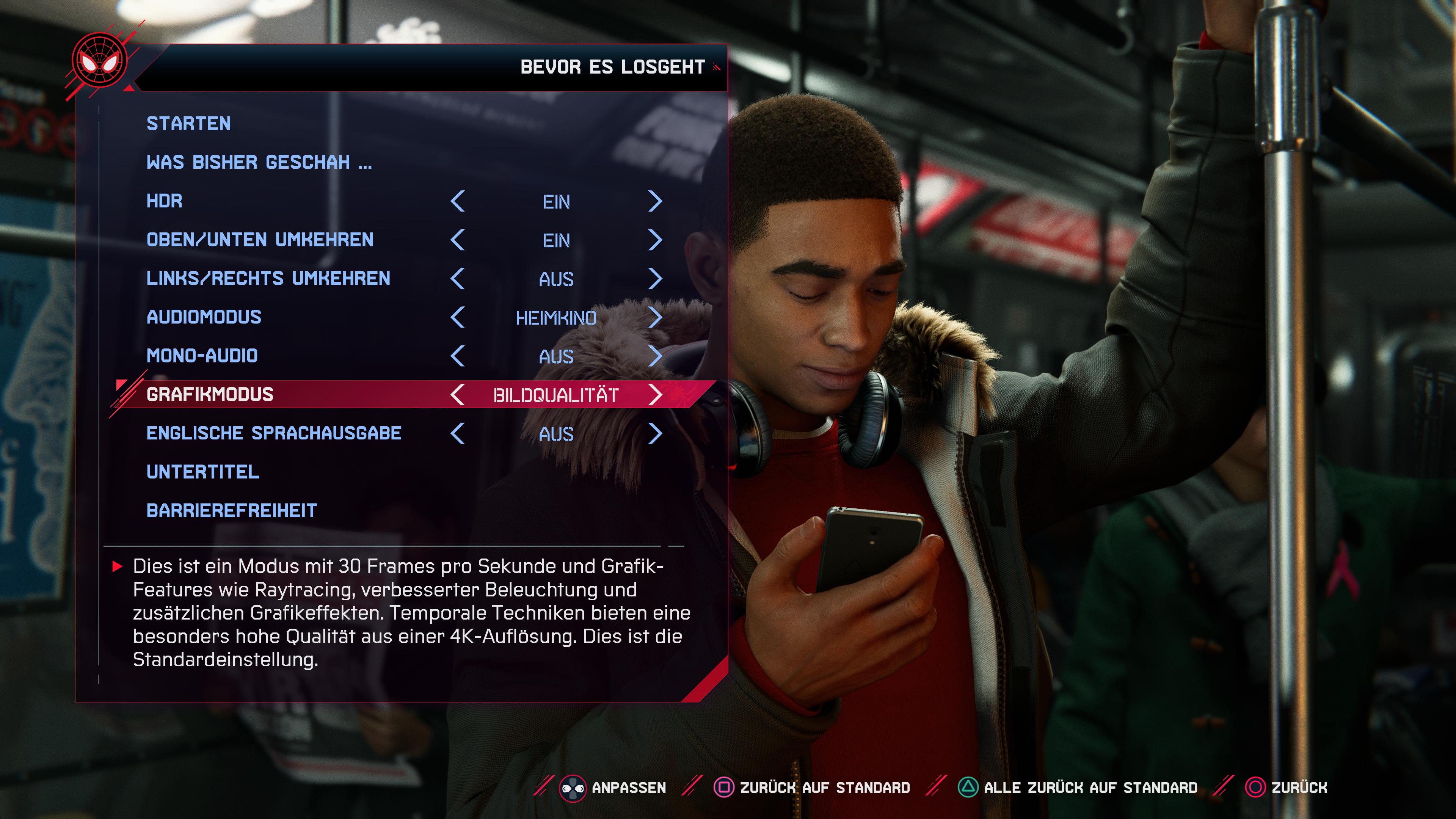Viewport: 1456px width, 819px height.
Task: Open WAS BISHER GESCHAH recap entry
Action: pyautogui.click(x=259, y=163)
